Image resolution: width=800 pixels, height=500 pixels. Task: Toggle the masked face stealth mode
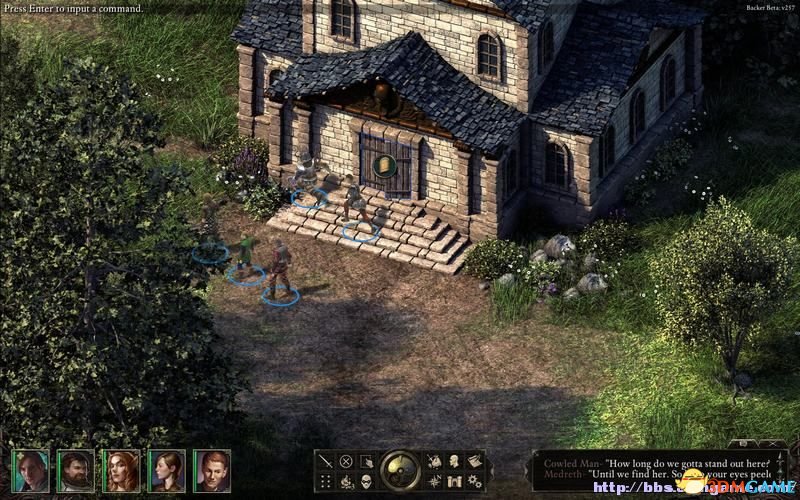point(366,481)
